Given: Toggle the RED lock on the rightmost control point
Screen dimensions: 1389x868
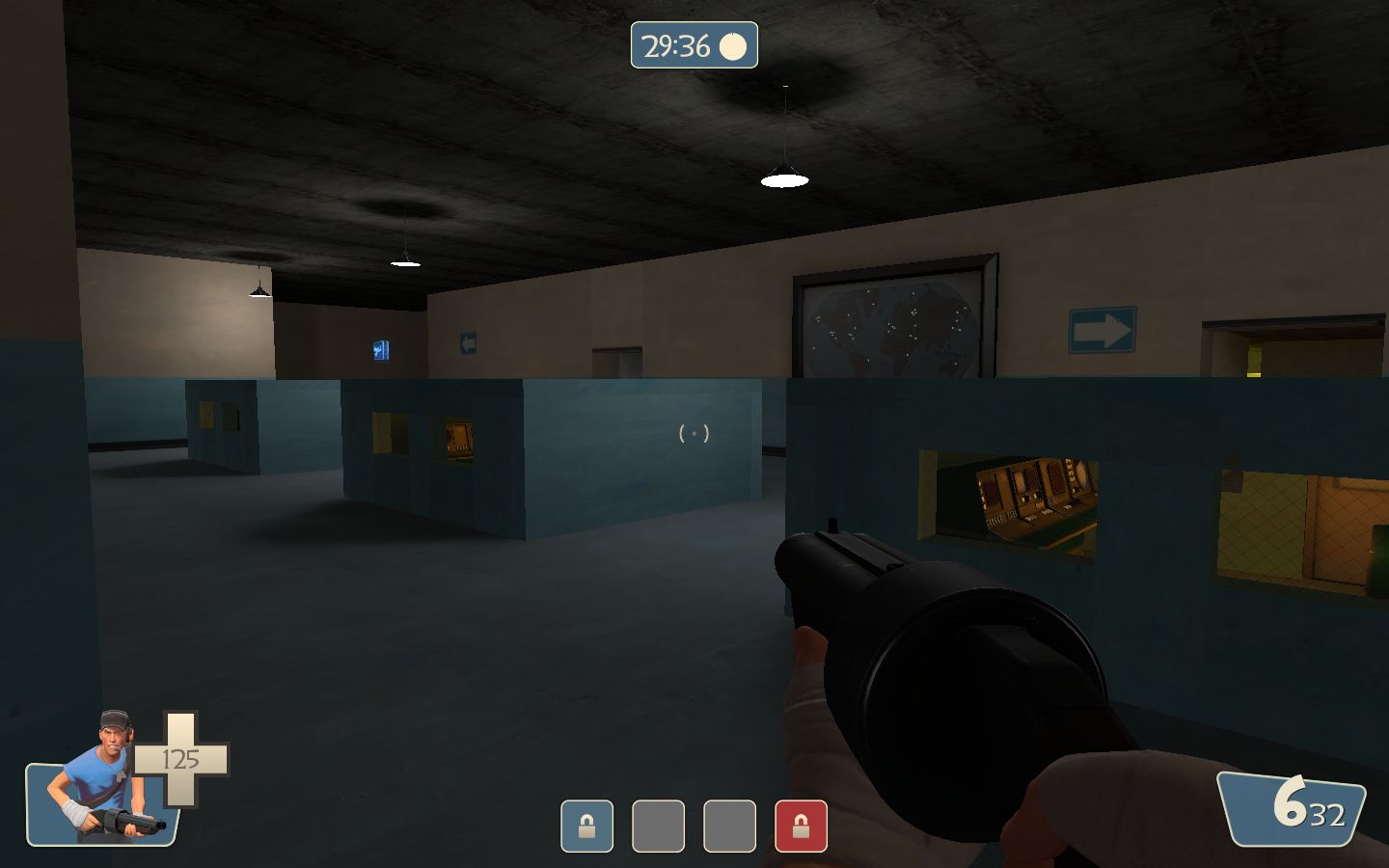Looking at the screenshot, I should [802, 827].
